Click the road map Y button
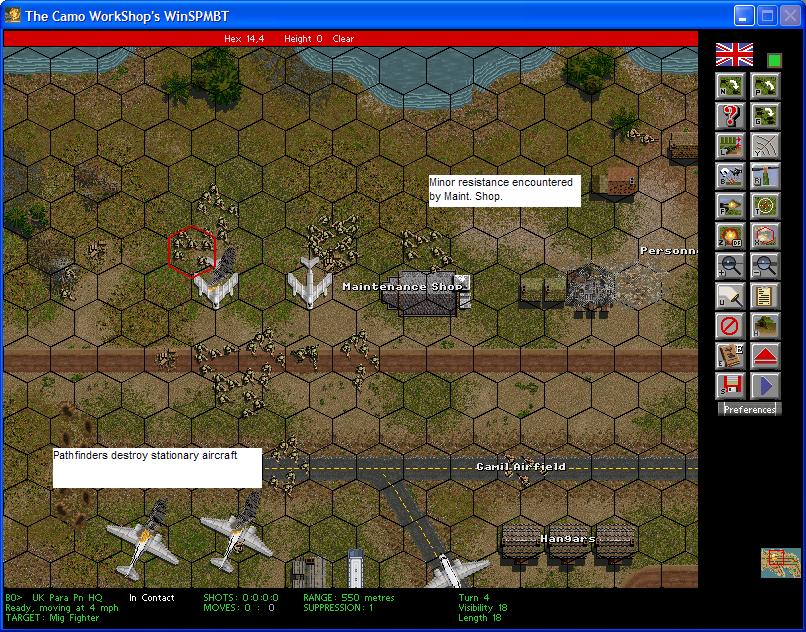806x632 pixels. 765,146
